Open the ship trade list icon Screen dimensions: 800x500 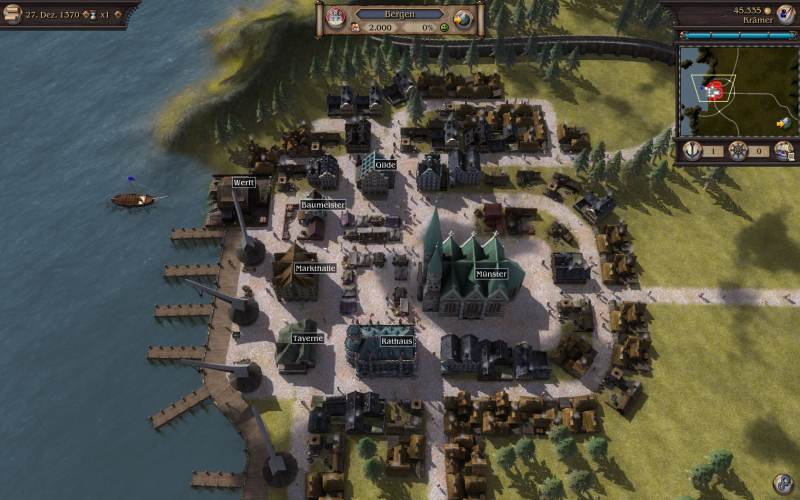click(783, 151)
